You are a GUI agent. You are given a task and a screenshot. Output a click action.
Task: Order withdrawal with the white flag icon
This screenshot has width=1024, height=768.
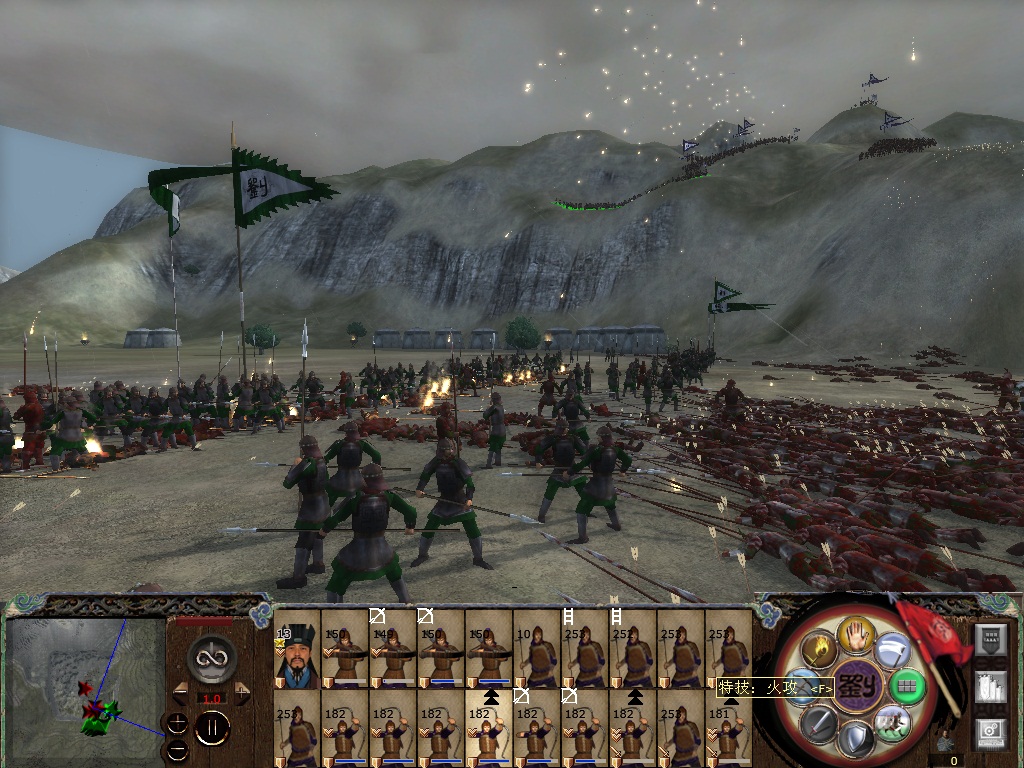pyautogui.click(x=892, y=651)
